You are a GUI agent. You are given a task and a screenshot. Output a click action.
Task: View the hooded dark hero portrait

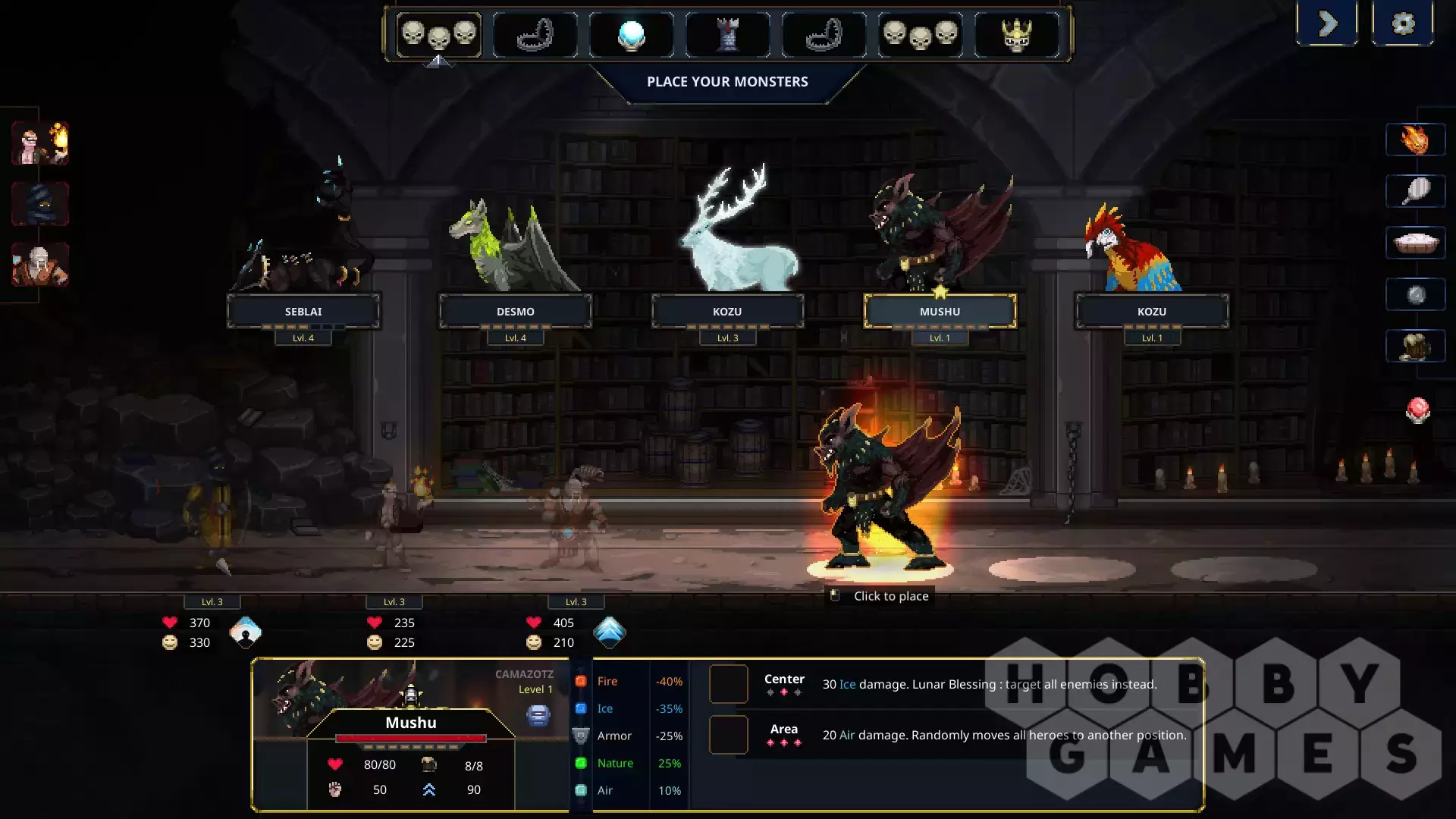[x=40, y=203]
